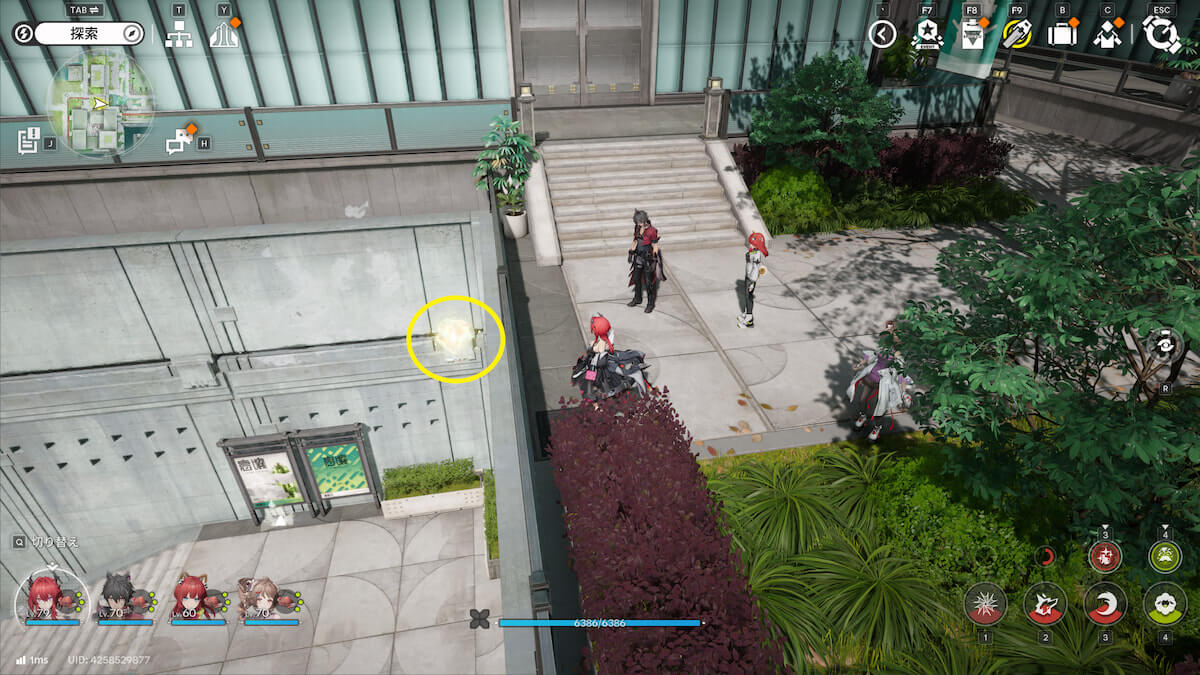Switch mode using the 探索 exploration pill
The width and height of the screenshot is (1200, 675).
pos(90,34)
